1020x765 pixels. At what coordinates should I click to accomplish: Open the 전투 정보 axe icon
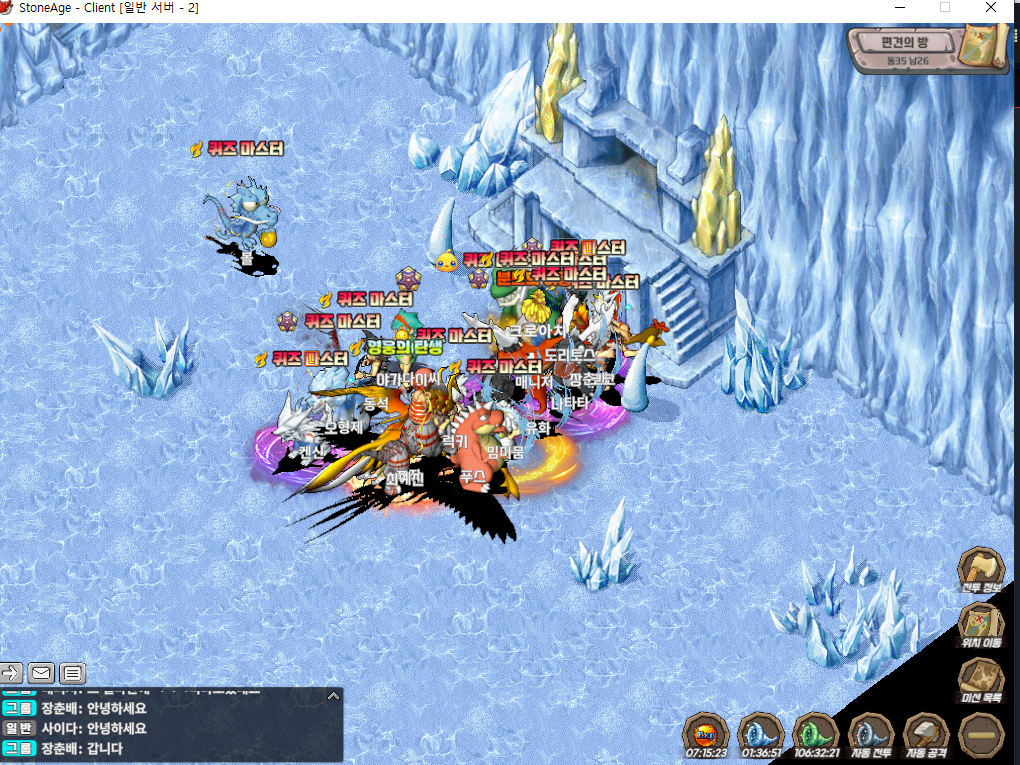pyautogui.click(x=980, y=570)
